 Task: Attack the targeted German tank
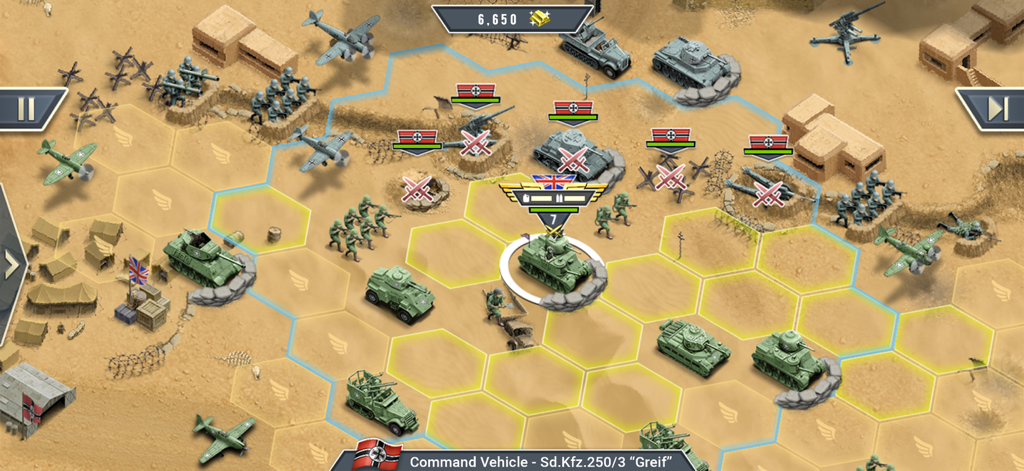pyautogui.click(x=571, y=155)
